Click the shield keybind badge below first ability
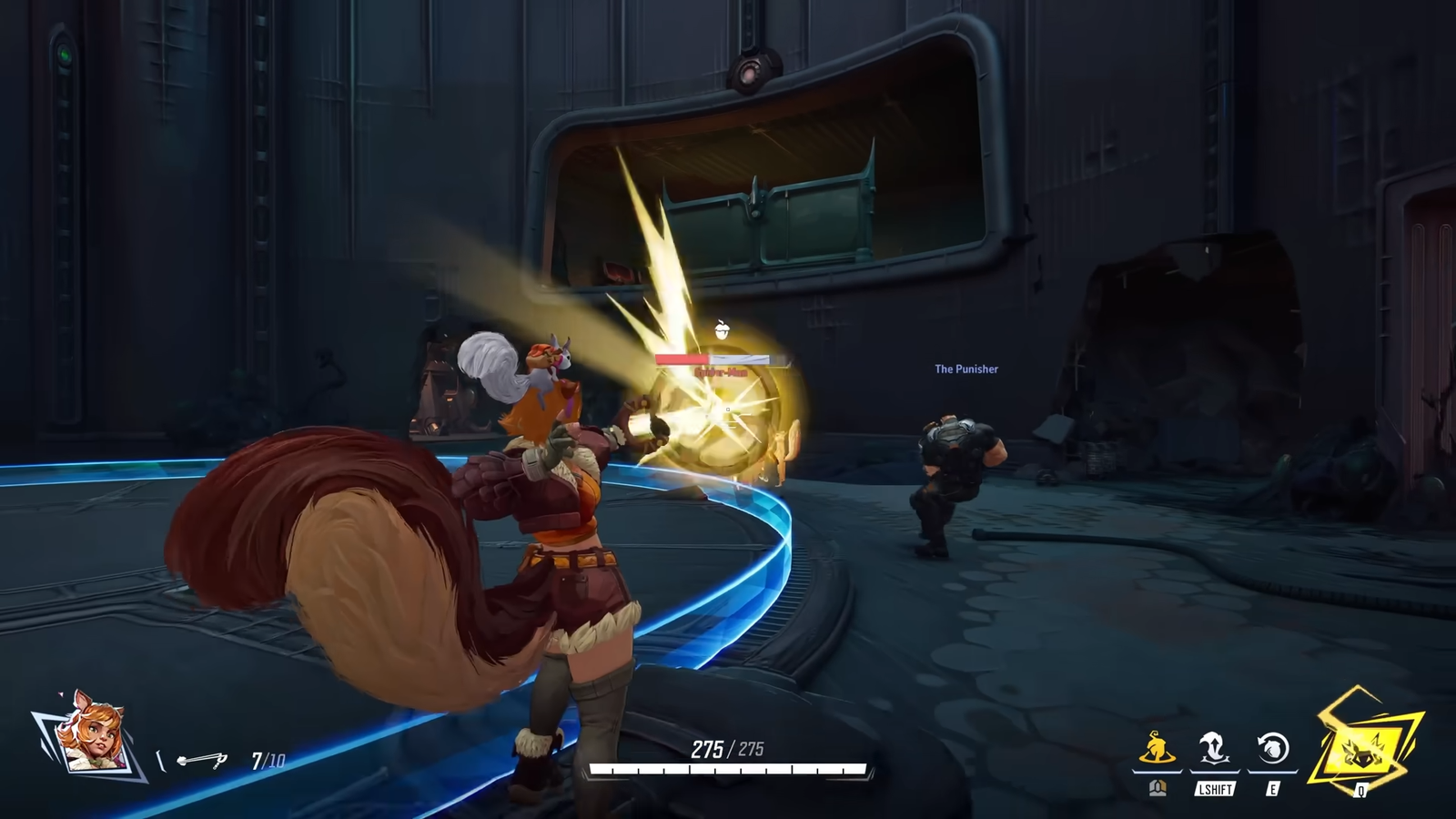Viewport: 1456px width, 819px height. pos(1158,788)
